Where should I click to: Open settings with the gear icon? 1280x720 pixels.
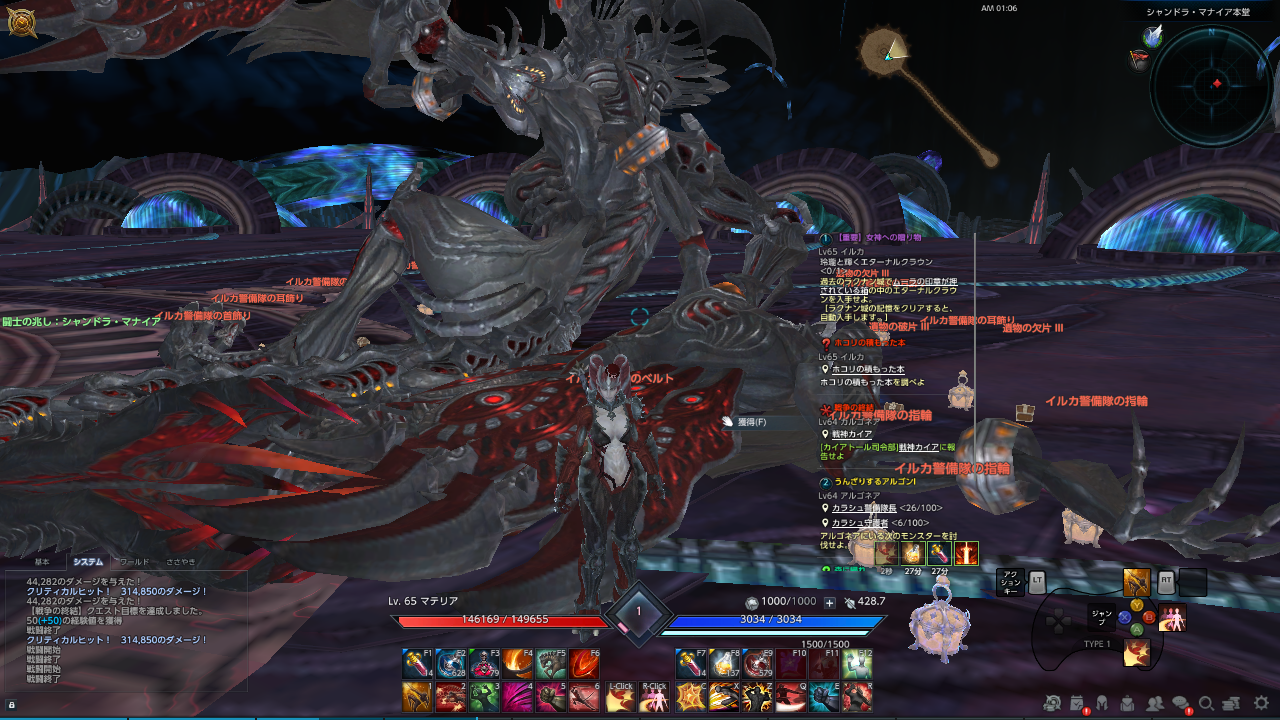pyautogui.click(x=1261, y=704)
